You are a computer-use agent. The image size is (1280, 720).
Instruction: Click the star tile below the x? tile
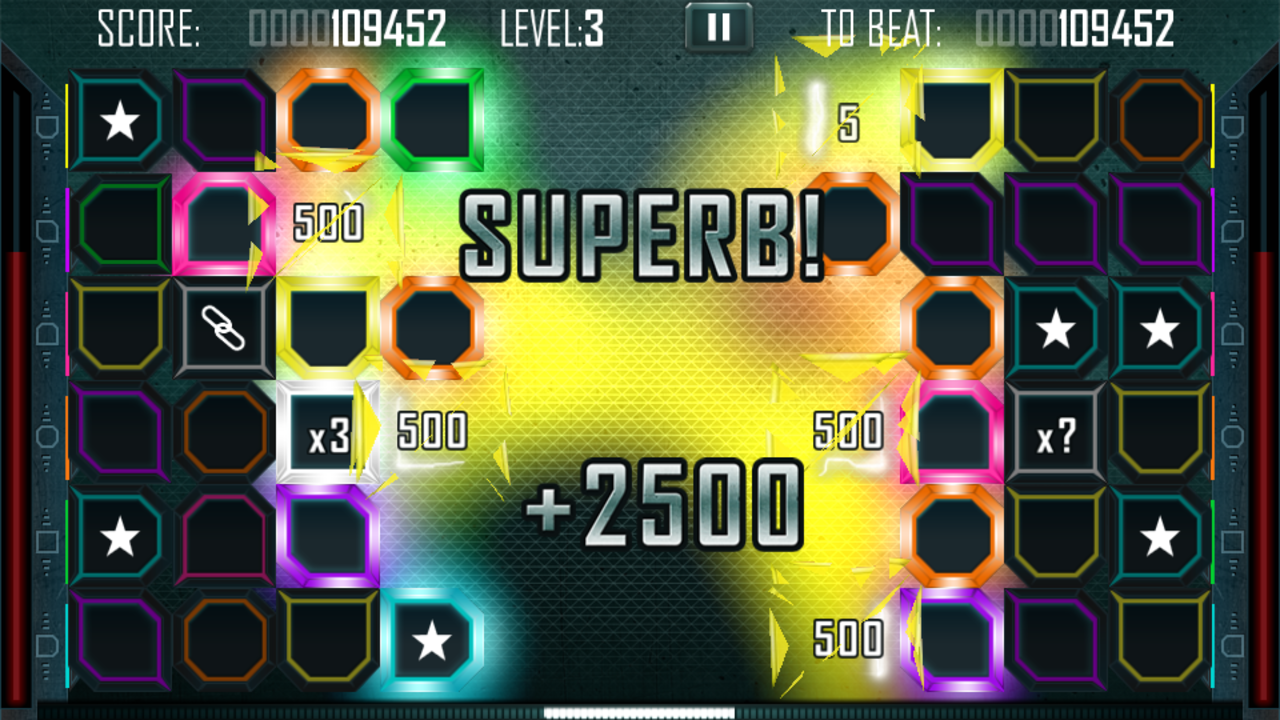point(1161,536)
